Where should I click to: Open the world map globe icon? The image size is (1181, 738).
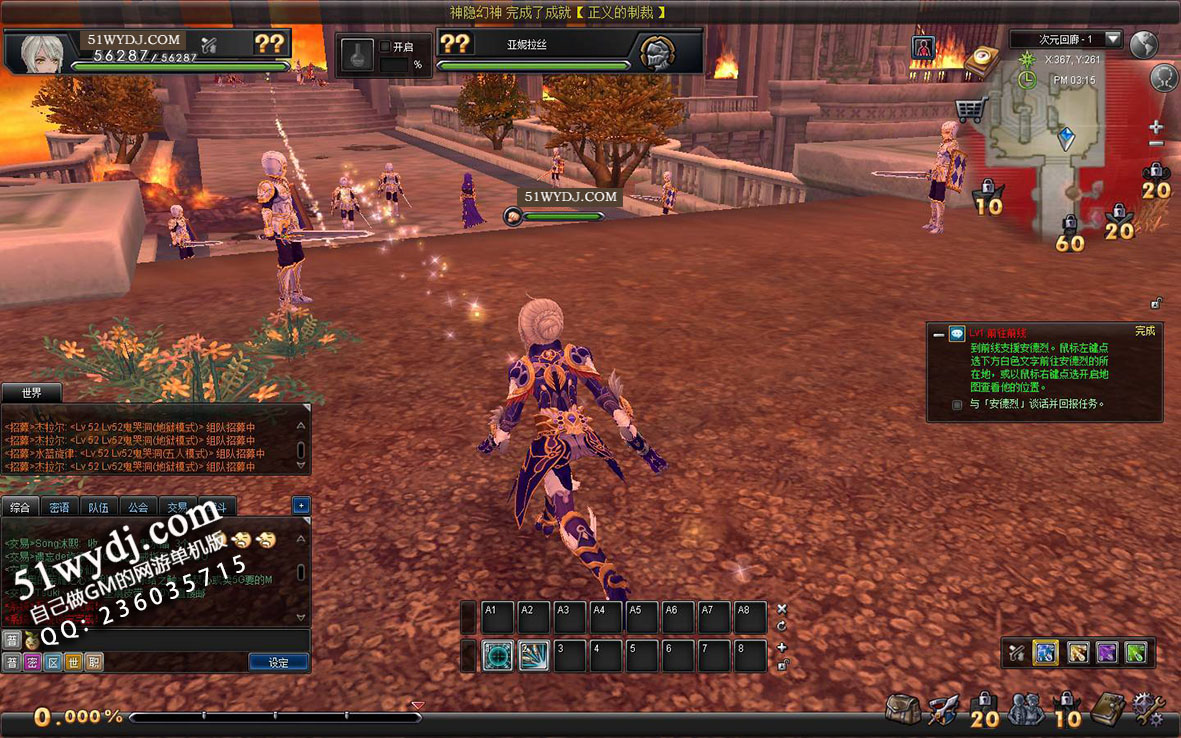tap(1143, 44)
